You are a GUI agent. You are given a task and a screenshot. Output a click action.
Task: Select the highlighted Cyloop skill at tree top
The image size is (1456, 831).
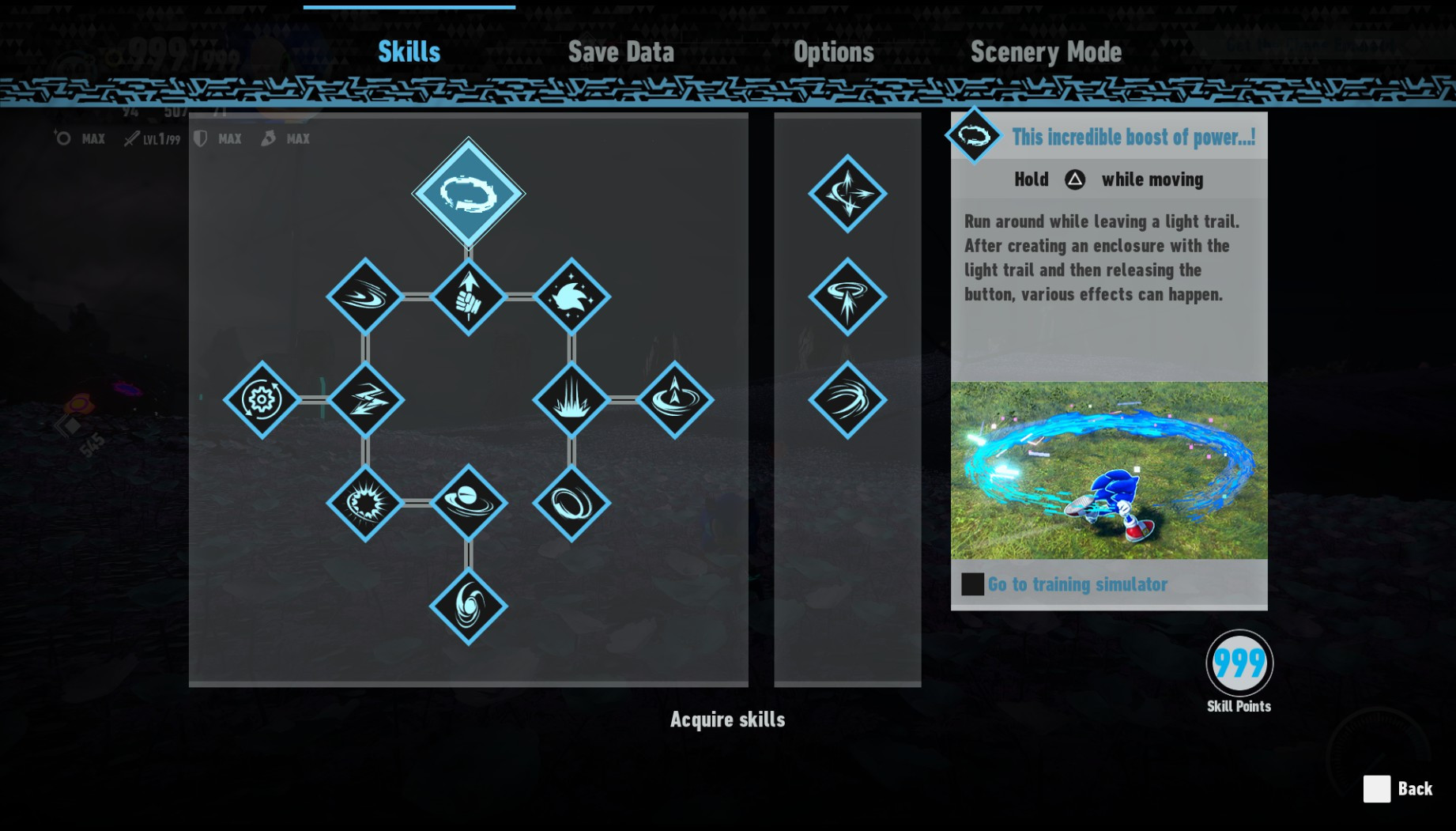coord(468,192)
